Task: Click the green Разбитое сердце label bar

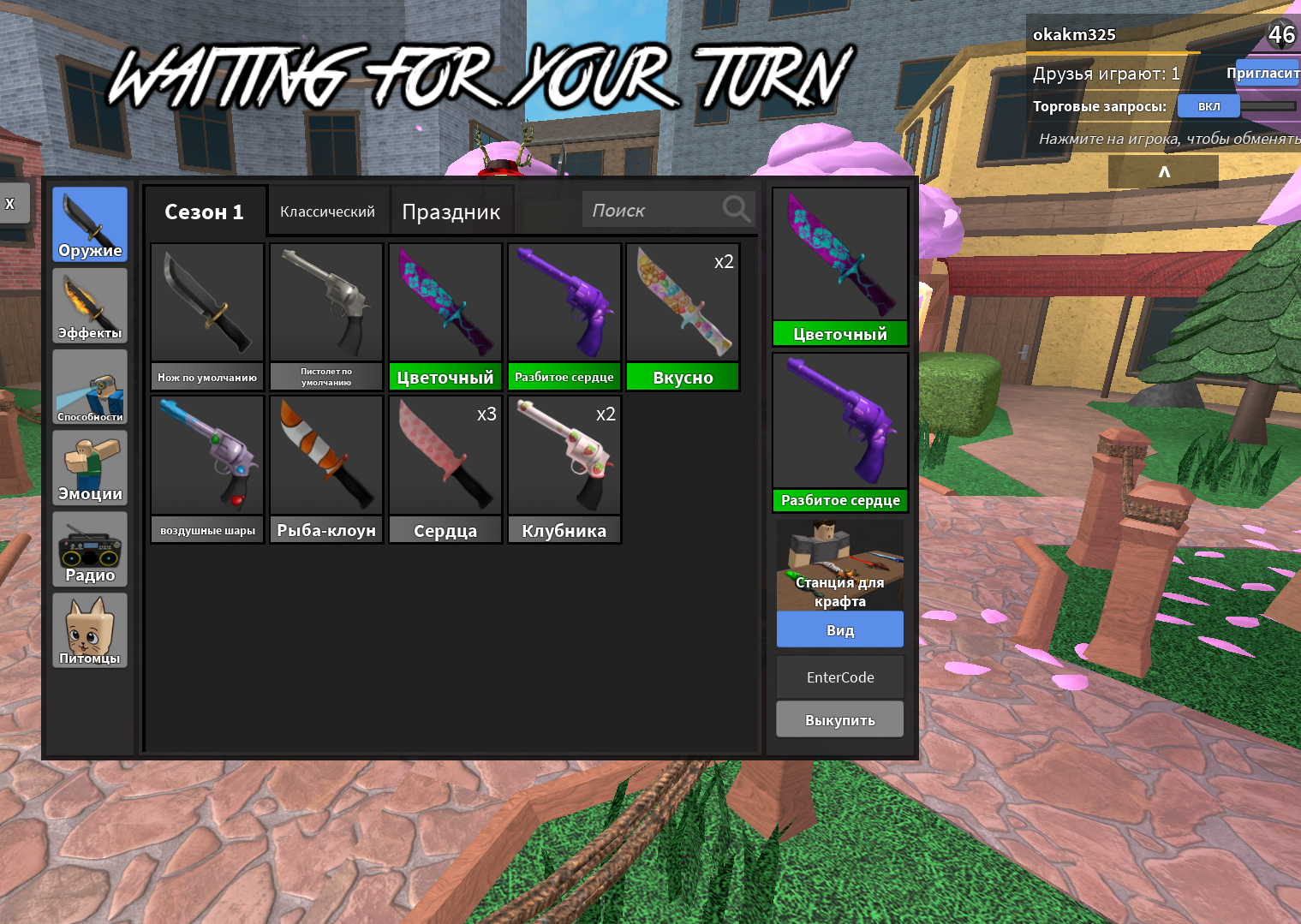Action: [x=839, y=501]
